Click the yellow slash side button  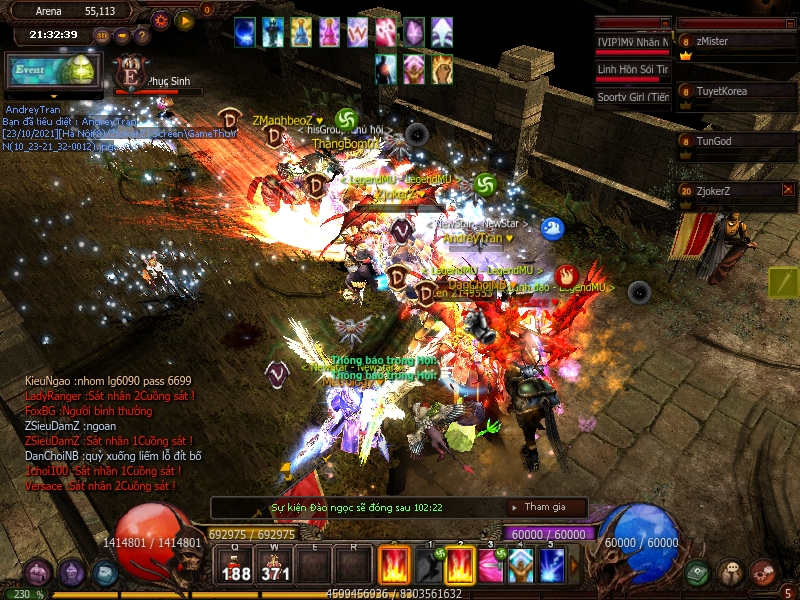[783, 283]
